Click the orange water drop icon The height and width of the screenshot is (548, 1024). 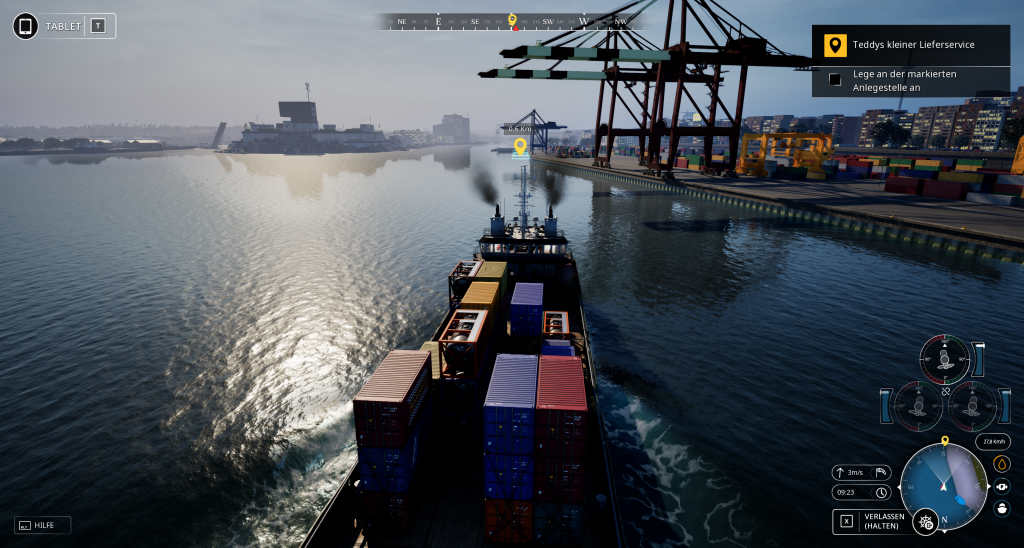[1002, 464]
